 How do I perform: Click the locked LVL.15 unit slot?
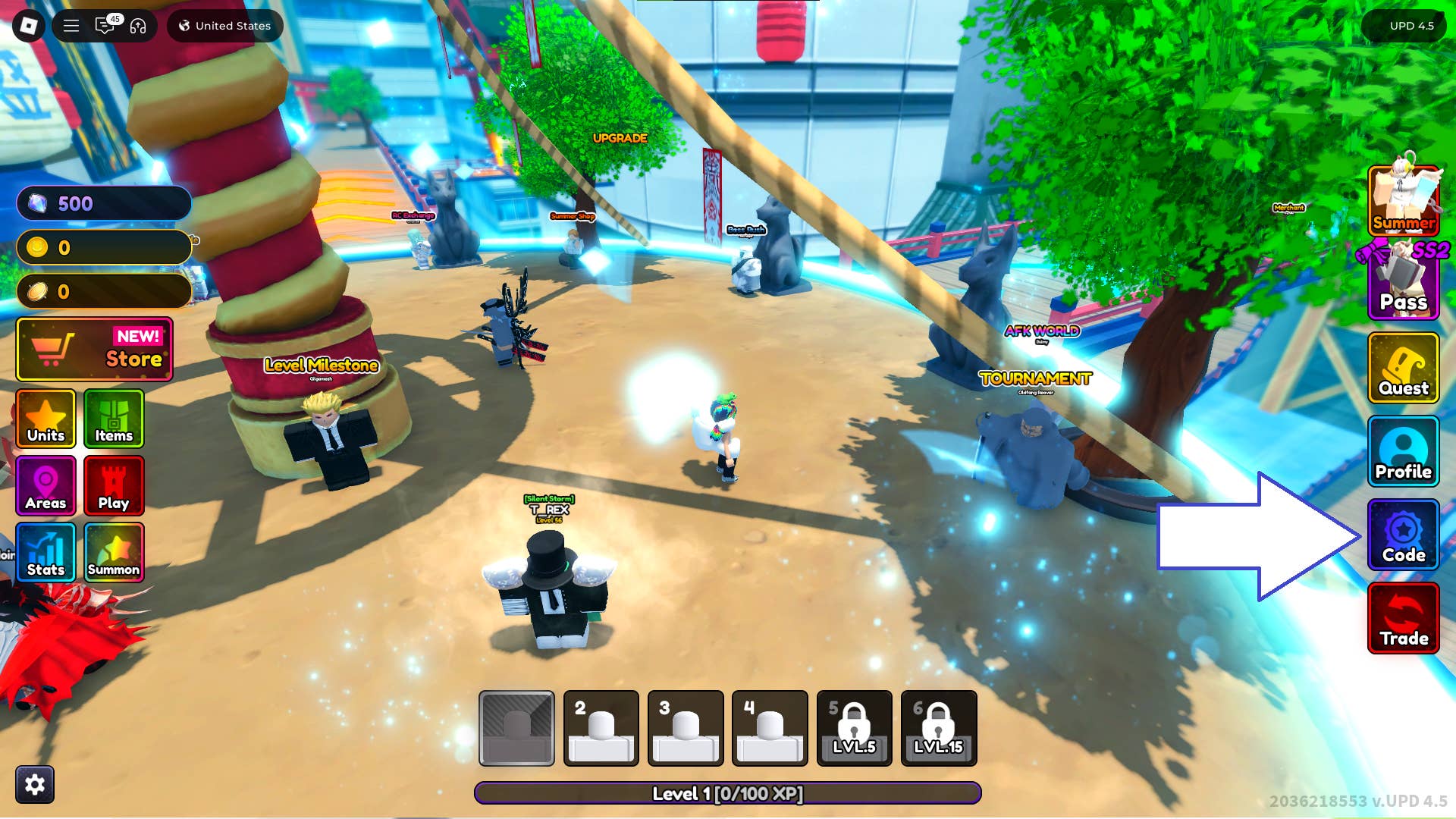coord(939,728)
